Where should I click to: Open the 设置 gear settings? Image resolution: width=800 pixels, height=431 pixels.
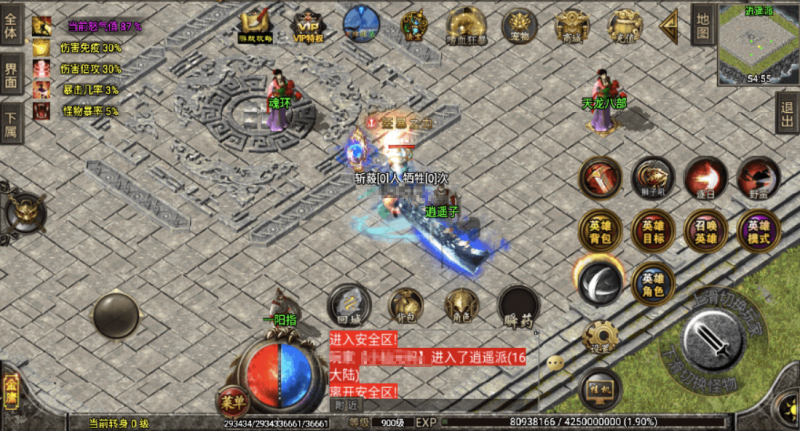[x=601, y=339]
